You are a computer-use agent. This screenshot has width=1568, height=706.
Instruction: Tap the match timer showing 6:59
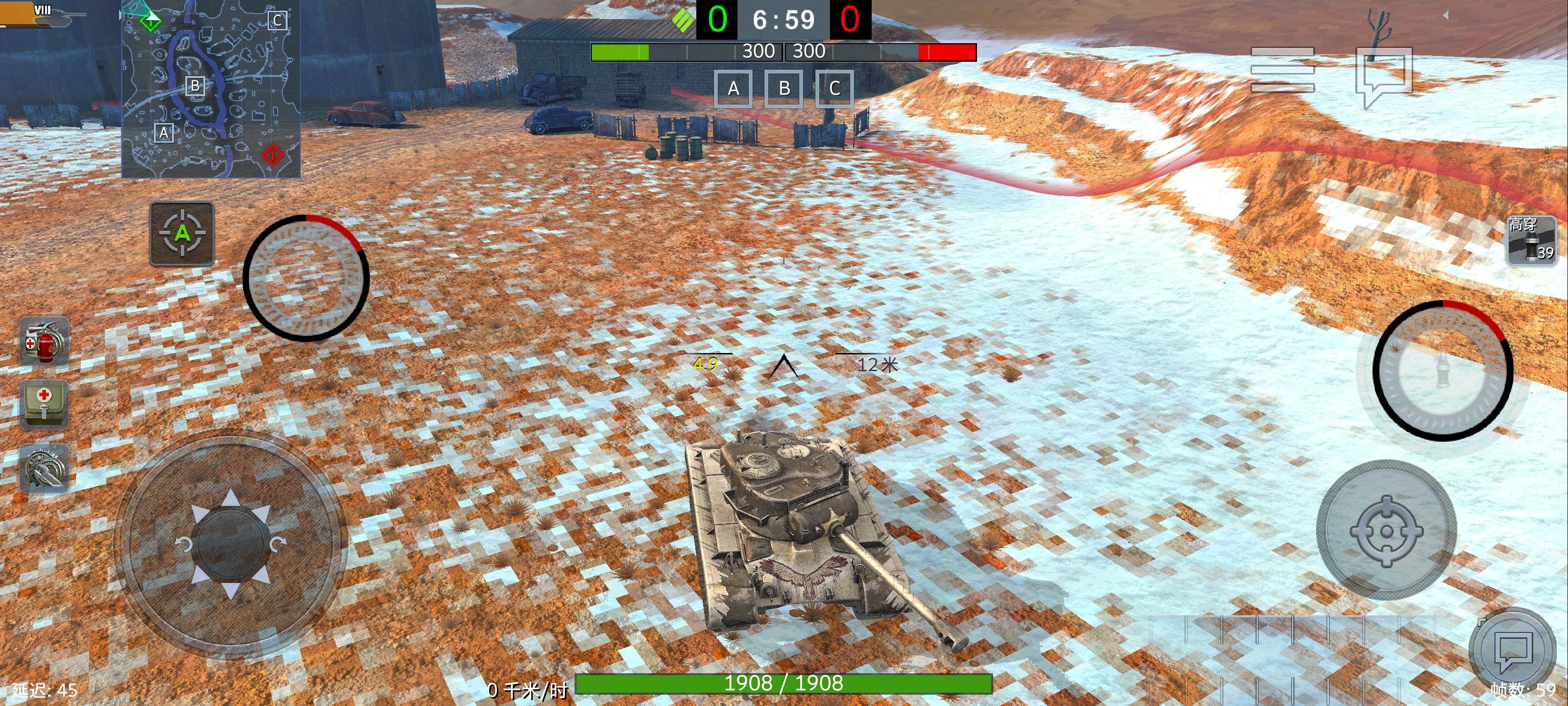point(784,20)
